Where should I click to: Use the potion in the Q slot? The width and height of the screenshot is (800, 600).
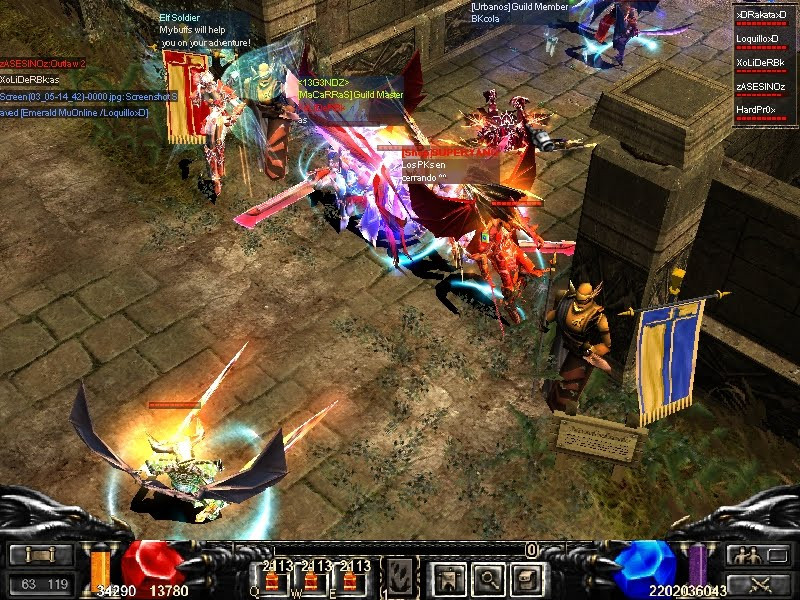pos(271,579)
